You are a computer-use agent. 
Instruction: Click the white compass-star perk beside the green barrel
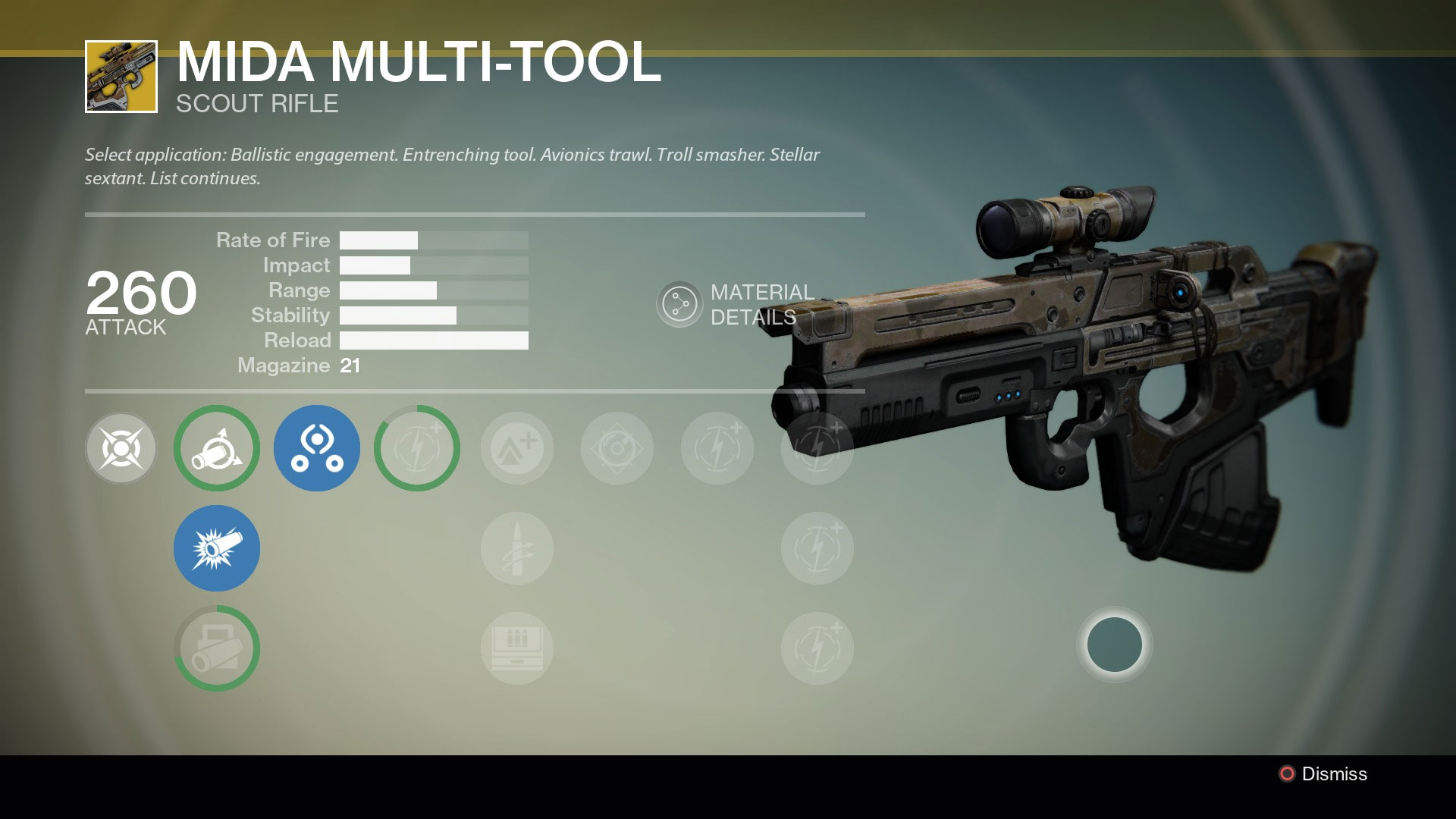(121, 448)
